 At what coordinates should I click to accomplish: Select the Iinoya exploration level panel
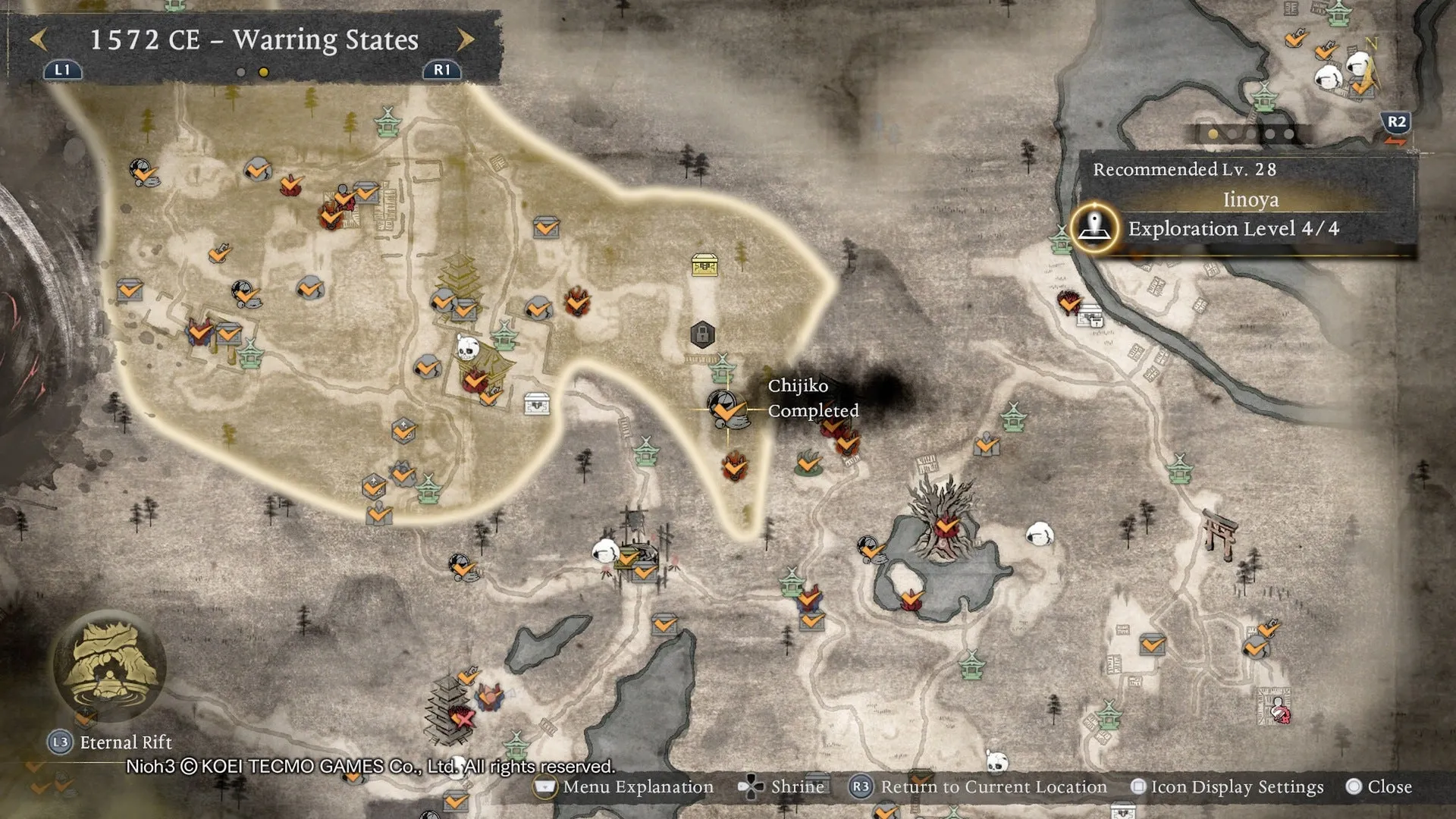click(1244, 214)
